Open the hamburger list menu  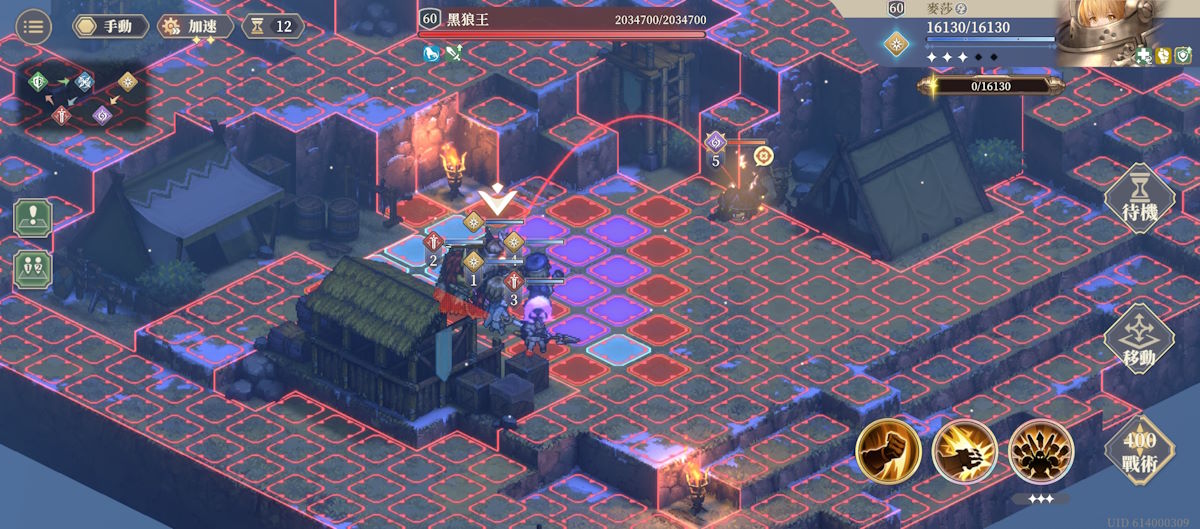34,26
